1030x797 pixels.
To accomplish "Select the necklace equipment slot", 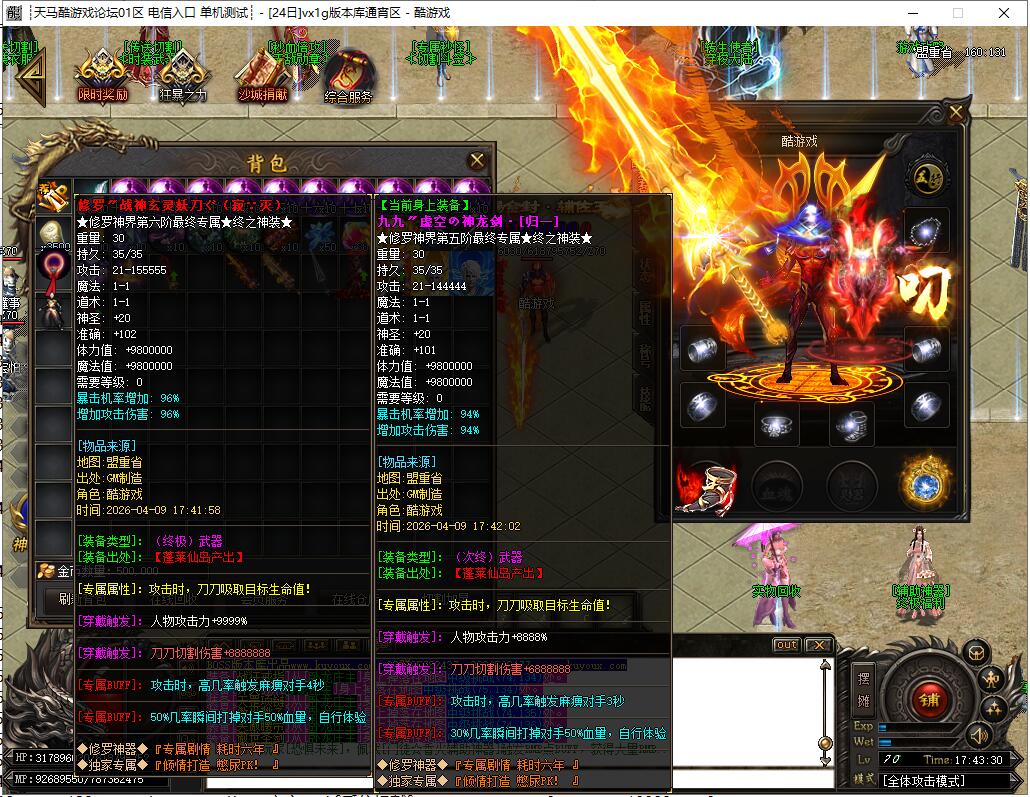I will (926, 231).
